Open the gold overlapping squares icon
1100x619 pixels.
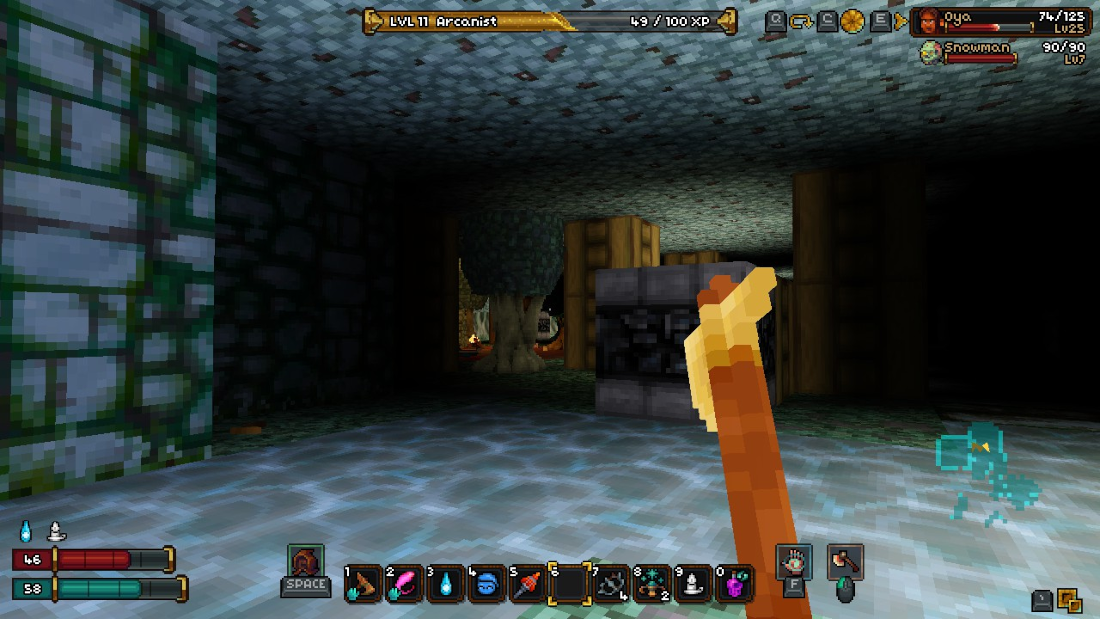point(1070,600)
